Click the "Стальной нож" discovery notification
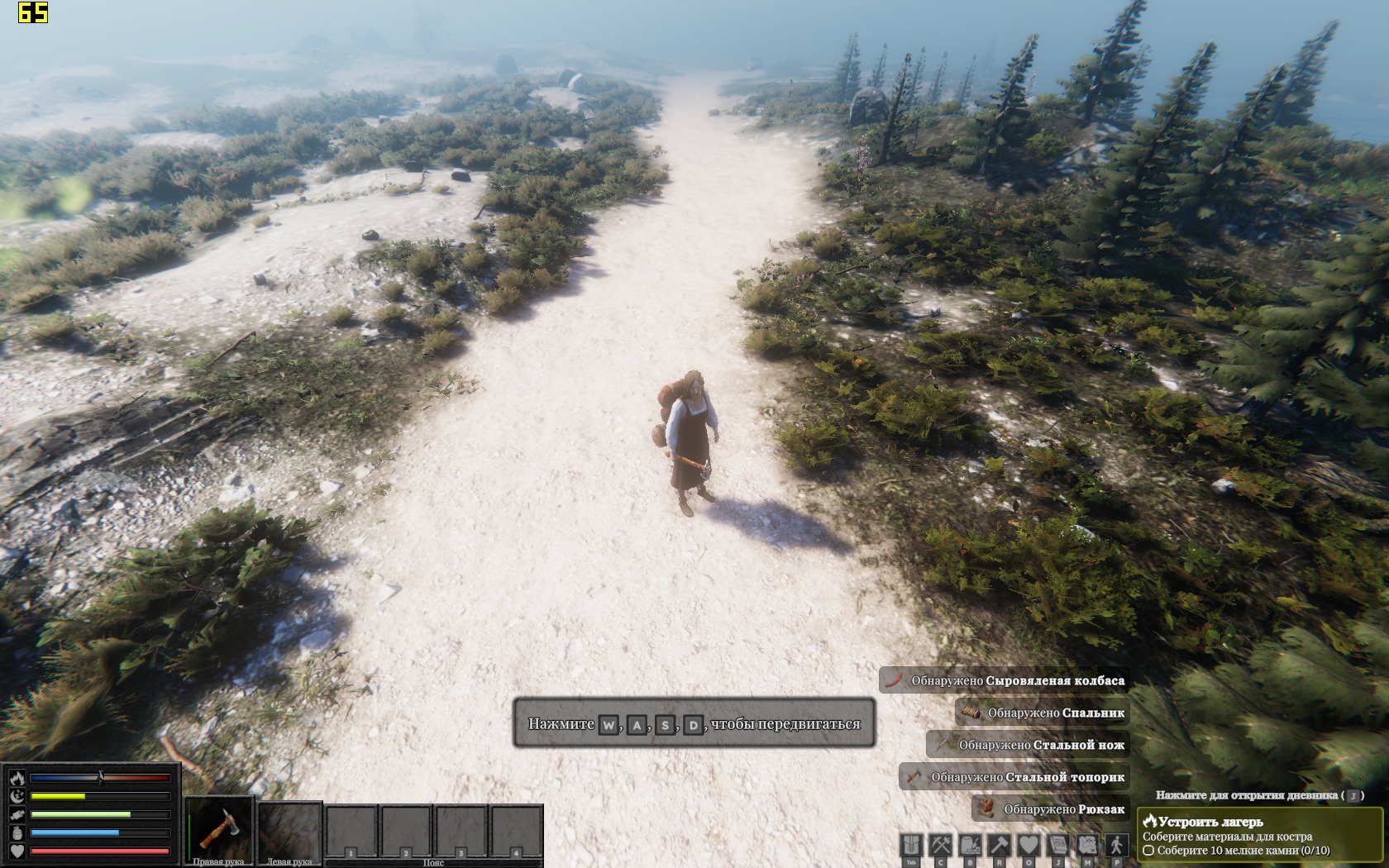Image resolution: width=1389 pixels, height=868 pixels. [x=1028, y=745]
